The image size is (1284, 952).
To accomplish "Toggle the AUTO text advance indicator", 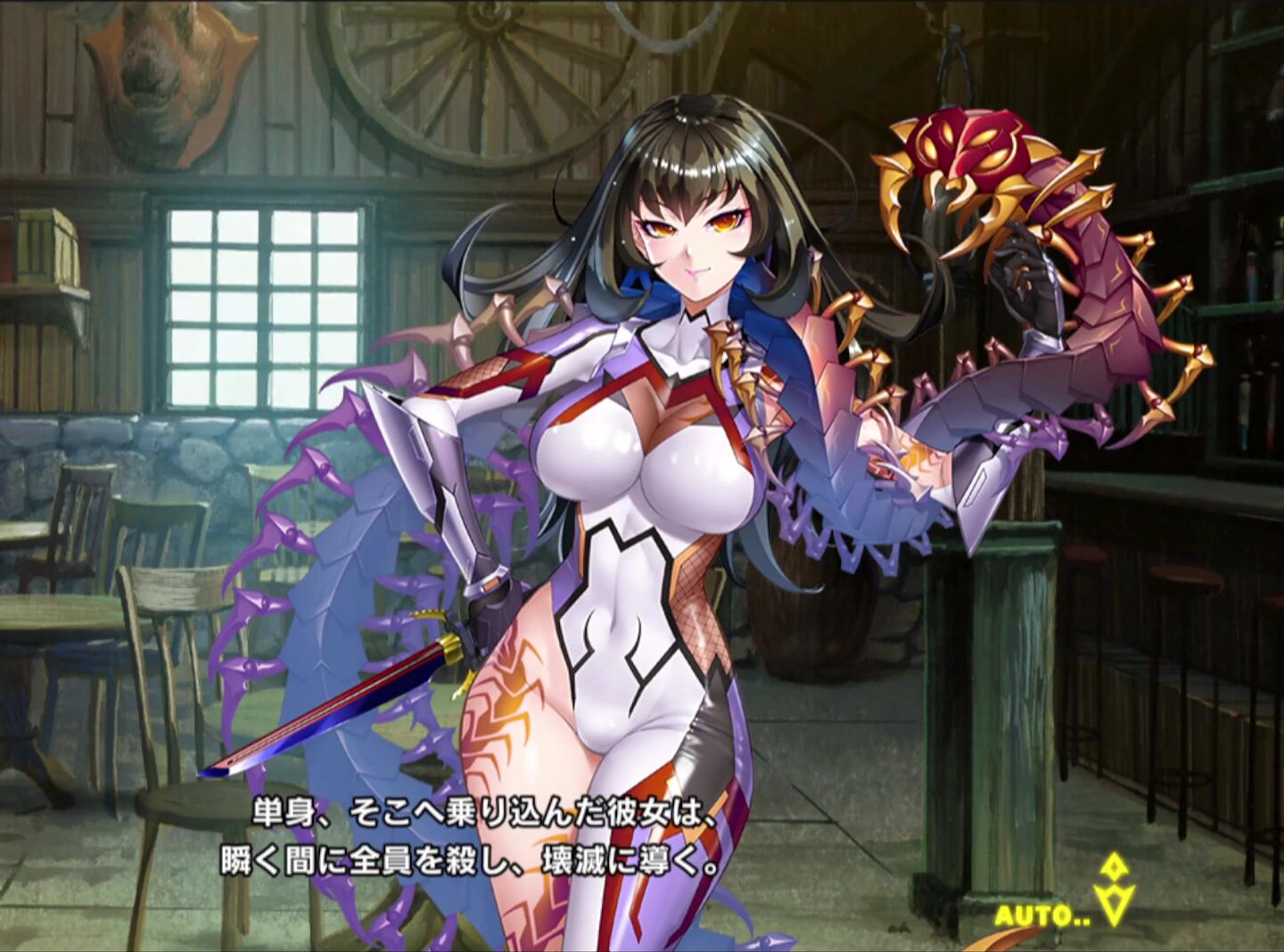I will click(1041, 915).
